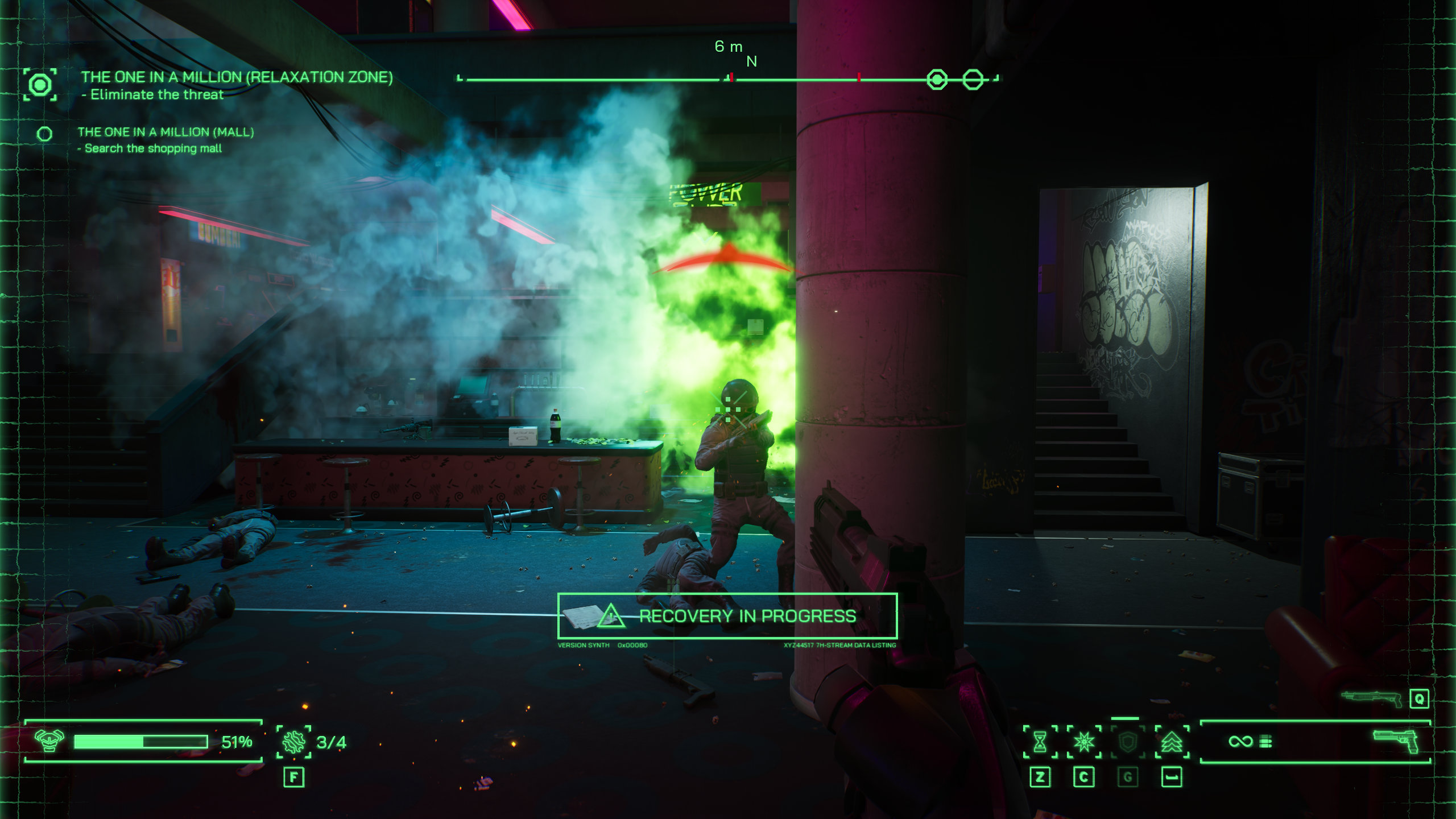
Task: Click the active objective marker on the compass
Action: click(937, 79)
